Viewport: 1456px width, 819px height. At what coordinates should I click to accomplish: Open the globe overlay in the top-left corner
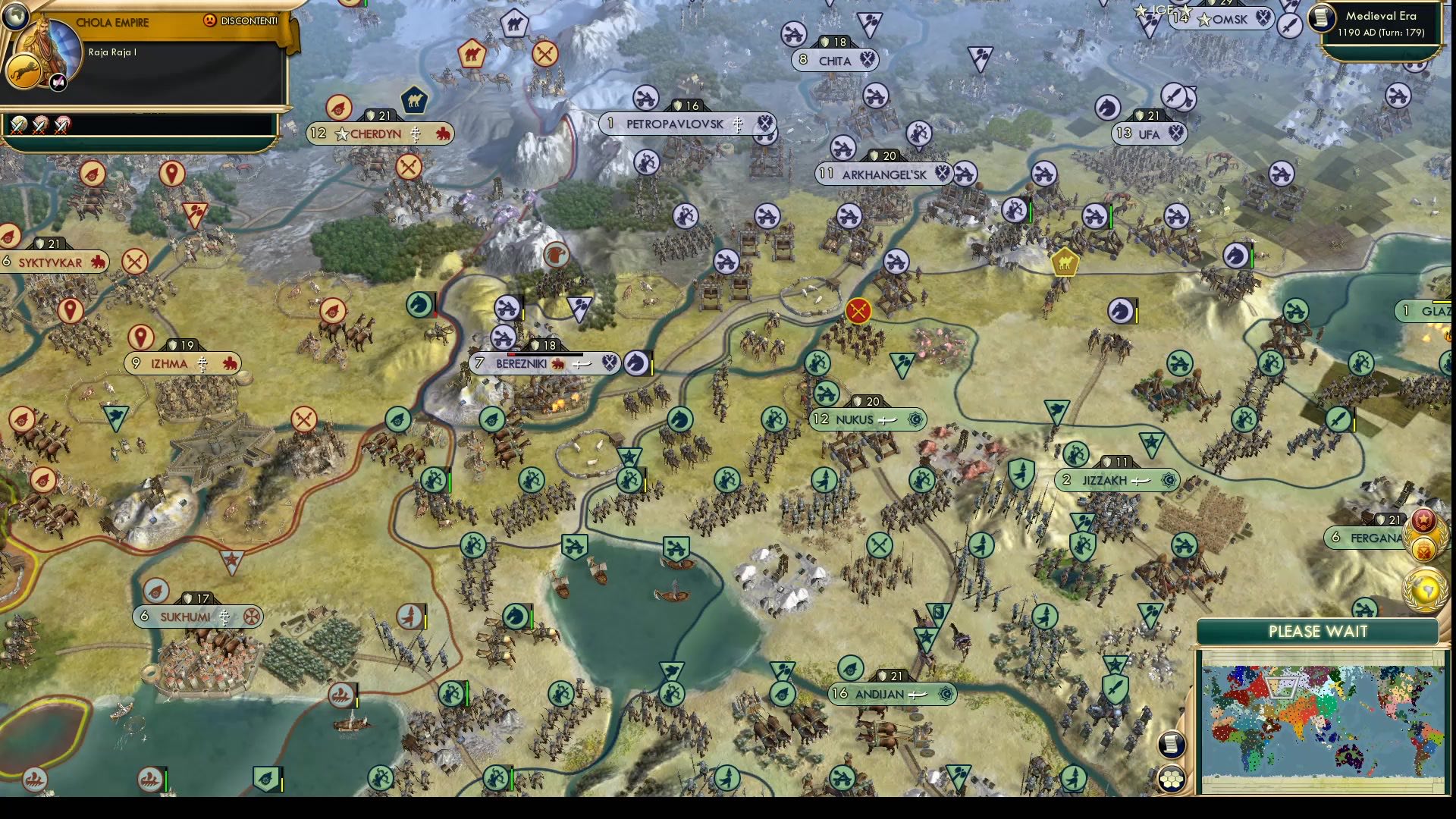pyautogui.click(x=15, y=15)
